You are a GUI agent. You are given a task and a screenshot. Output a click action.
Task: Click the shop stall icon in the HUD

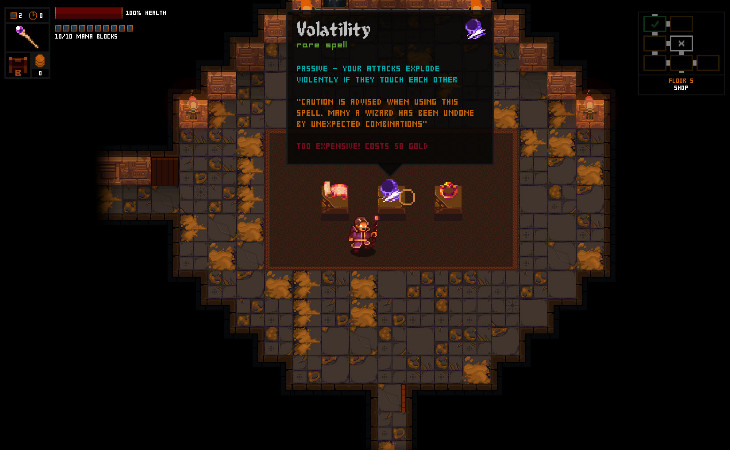pos(17,66)
